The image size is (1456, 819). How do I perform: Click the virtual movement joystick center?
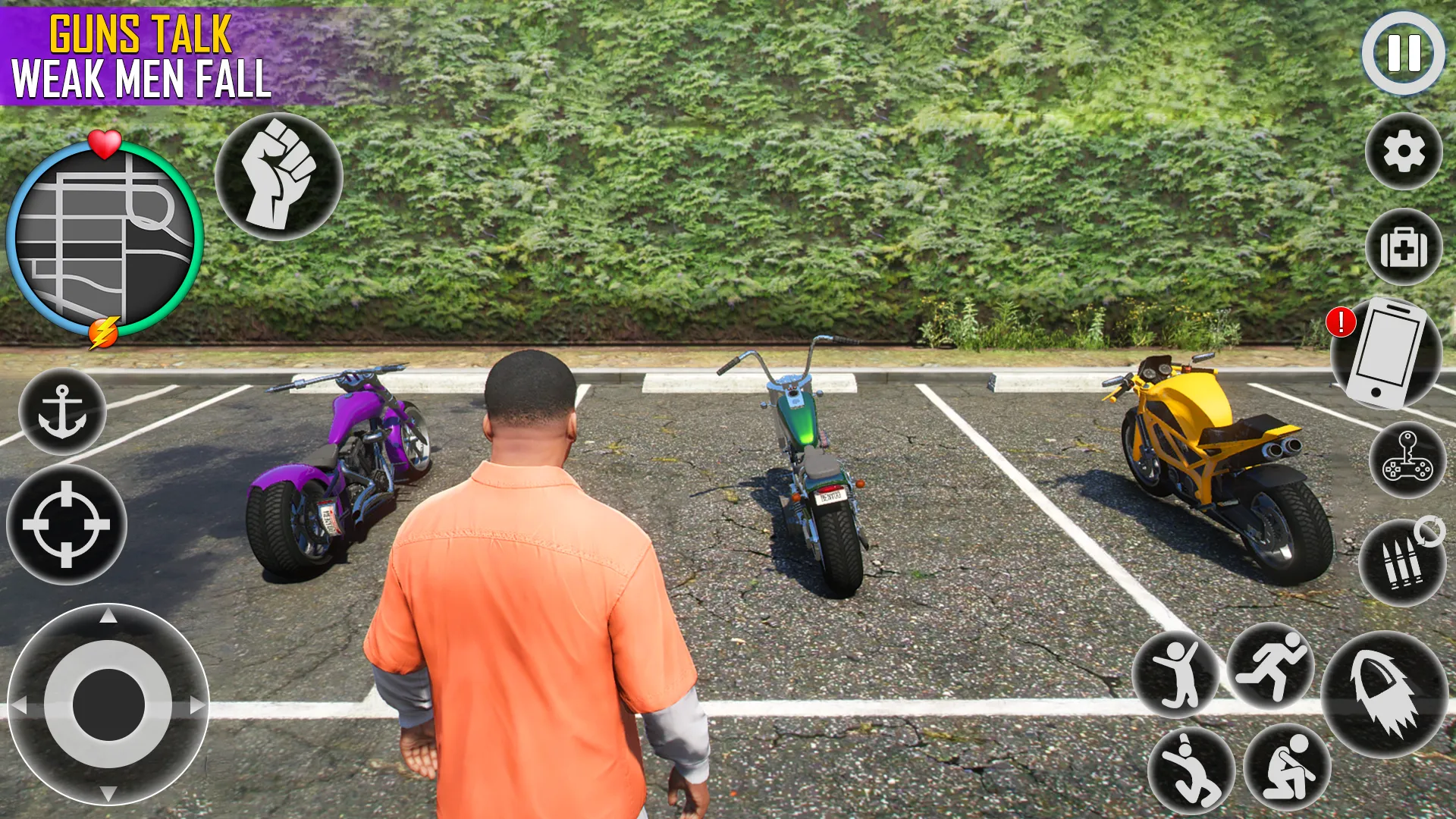108,704
